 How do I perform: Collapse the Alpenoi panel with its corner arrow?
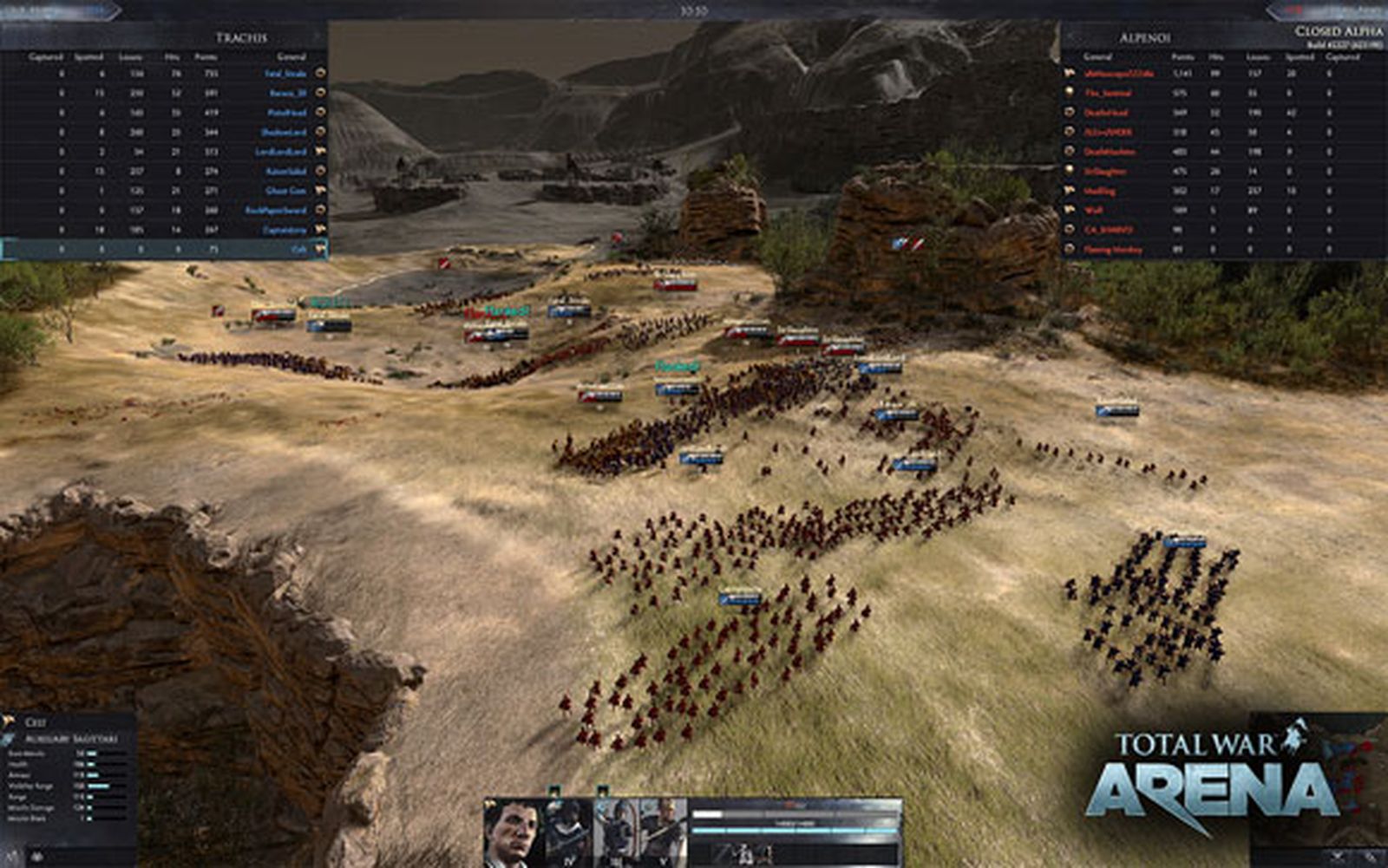pyautogui.click(x=1069, y=36)
